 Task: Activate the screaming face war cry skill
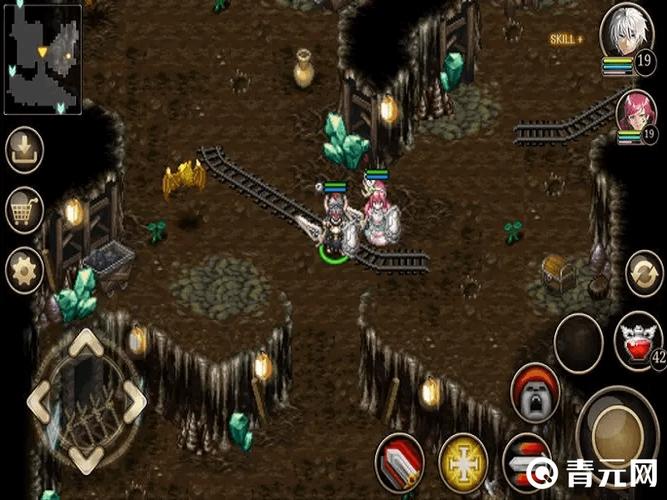tap(535, 393)
